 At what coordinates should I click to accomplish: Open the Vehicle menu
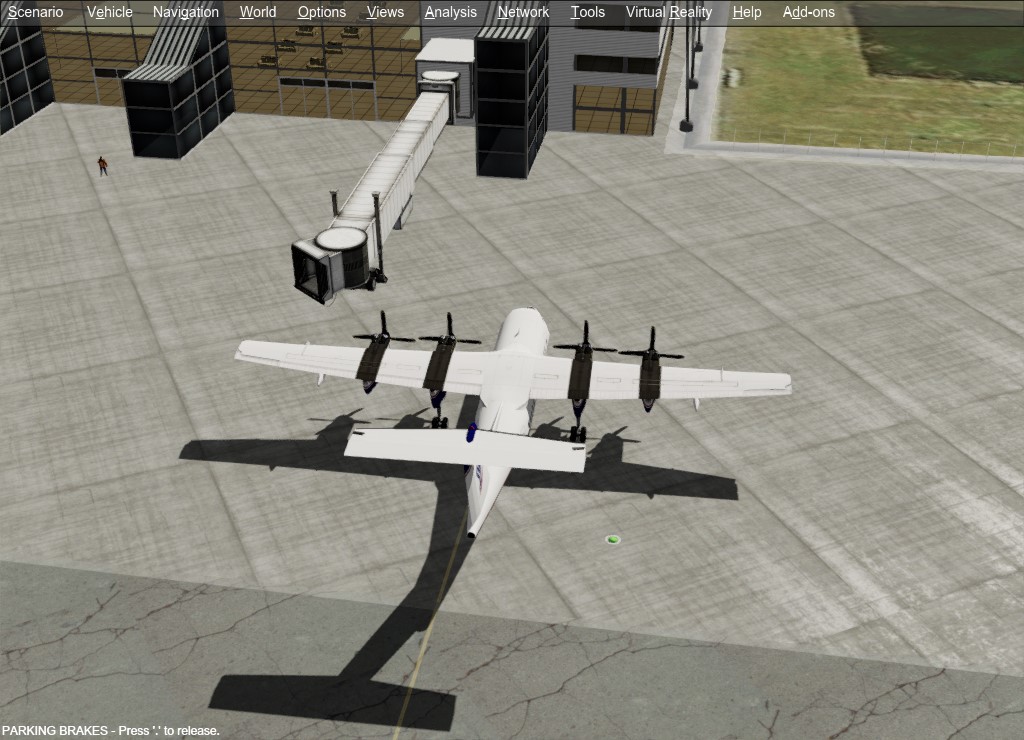(109, 12)
